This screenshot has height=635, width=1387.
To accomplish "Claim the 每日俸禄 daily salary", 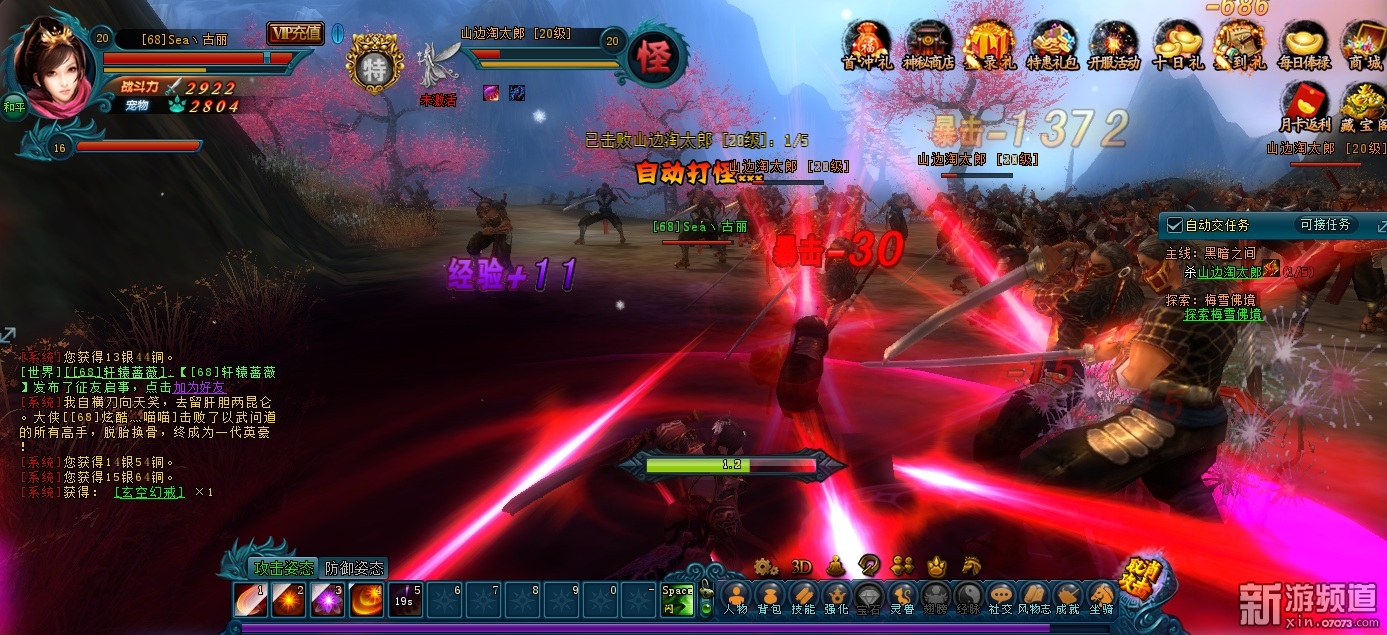I will [x=1304, y=45].
